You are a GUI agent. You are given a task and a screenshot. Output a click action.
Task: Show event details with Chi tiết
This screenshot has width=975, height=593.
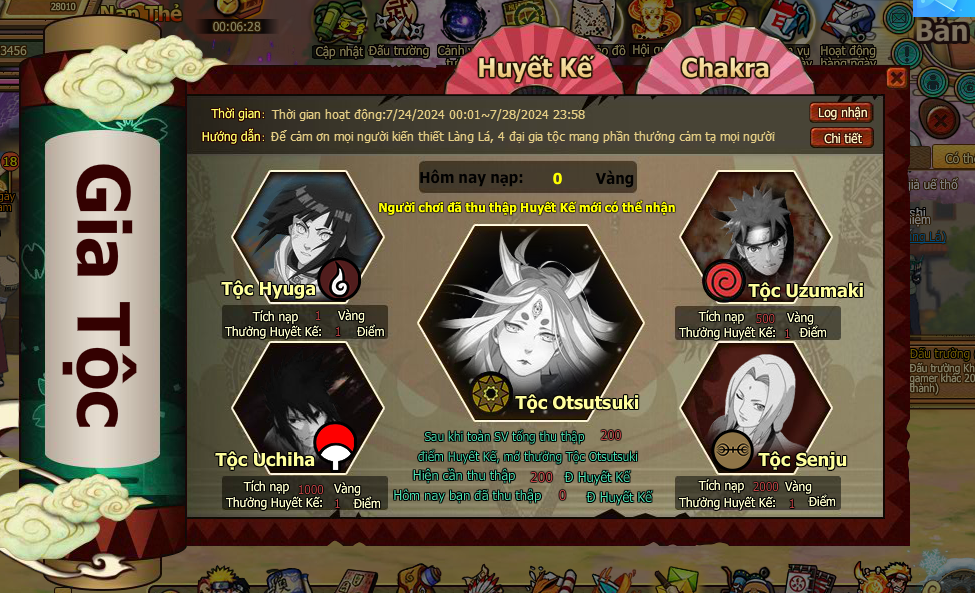tap(841, 138)
